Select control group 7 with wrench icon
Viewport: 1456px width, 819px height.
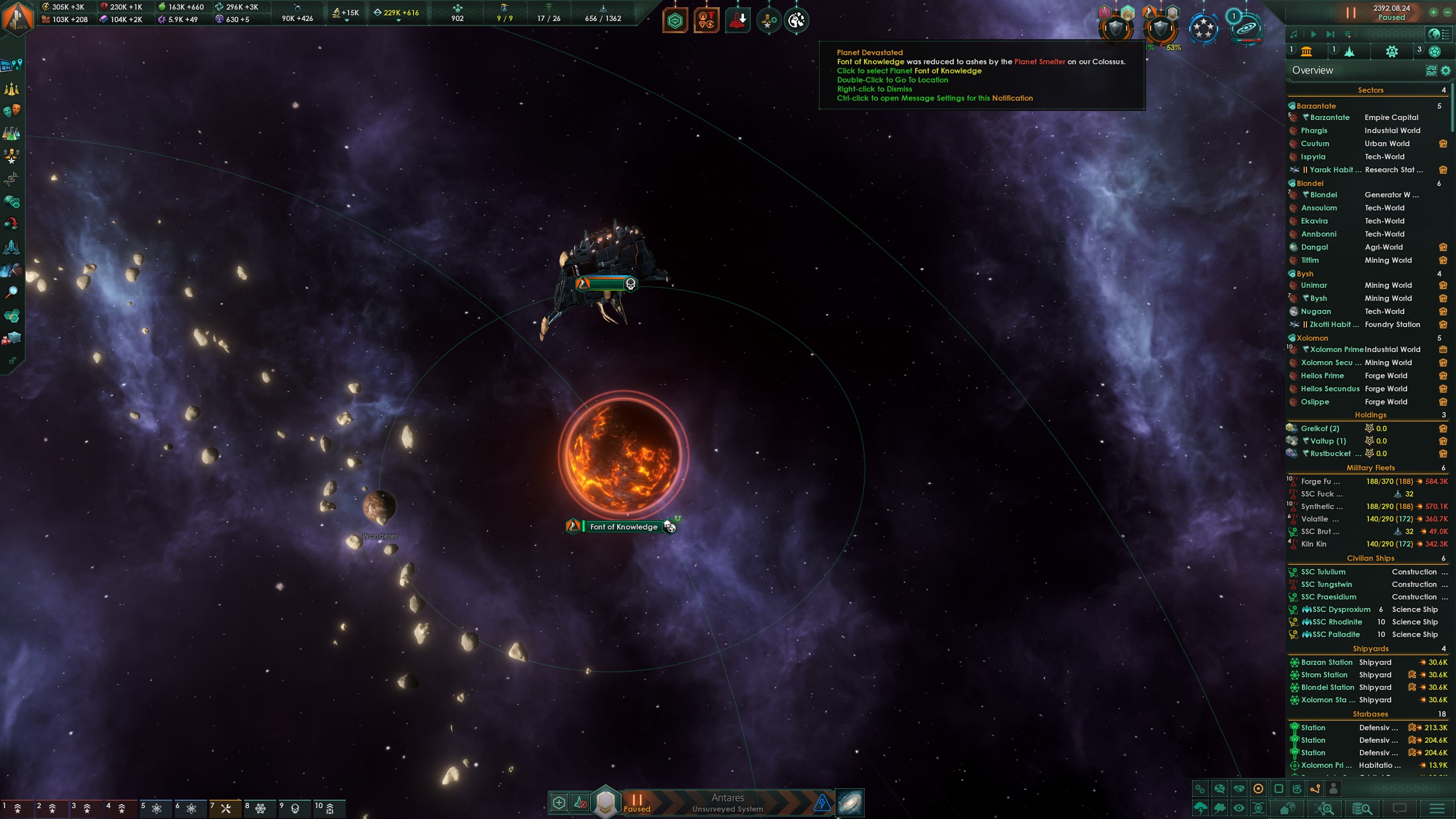point(221,808)
